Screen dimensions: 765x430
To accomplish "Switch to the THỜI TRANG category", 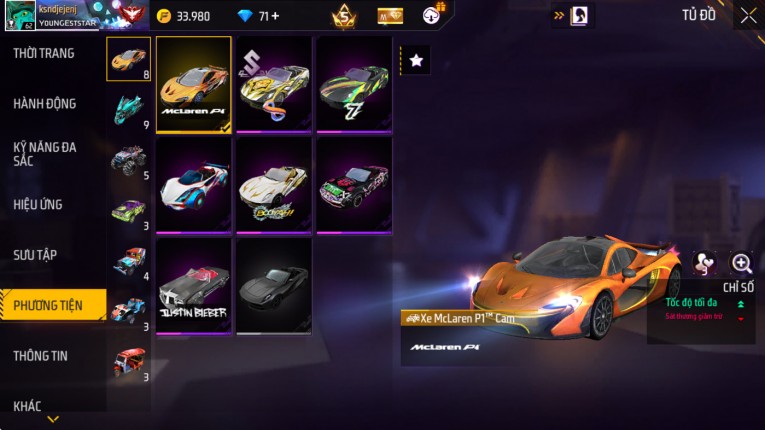I will 44,53.
